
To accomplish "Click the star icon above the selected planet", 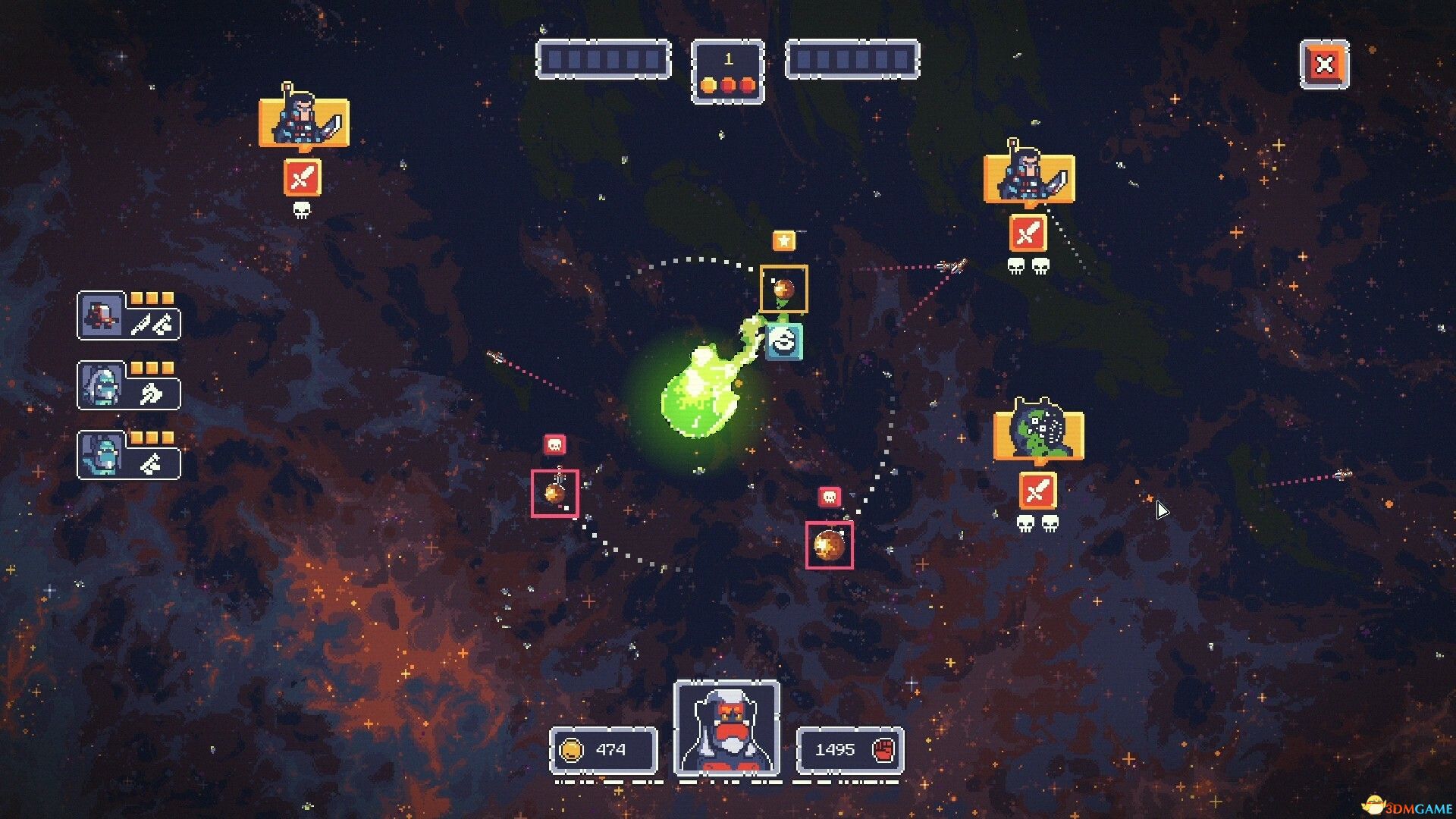I will tap(784, 240).
